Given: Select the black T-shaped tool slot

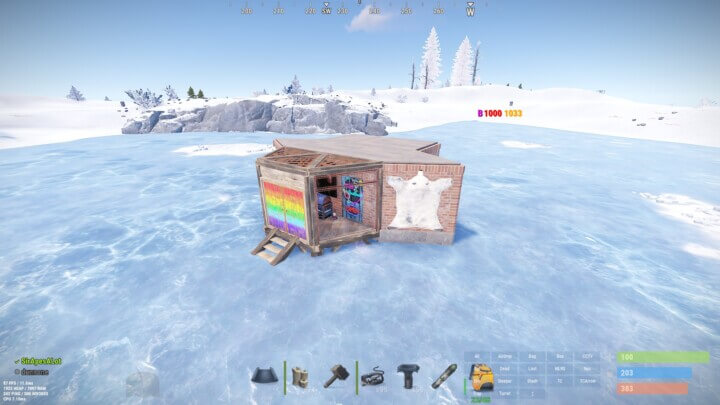Looking at the screenshot, I should coord(408,376).
